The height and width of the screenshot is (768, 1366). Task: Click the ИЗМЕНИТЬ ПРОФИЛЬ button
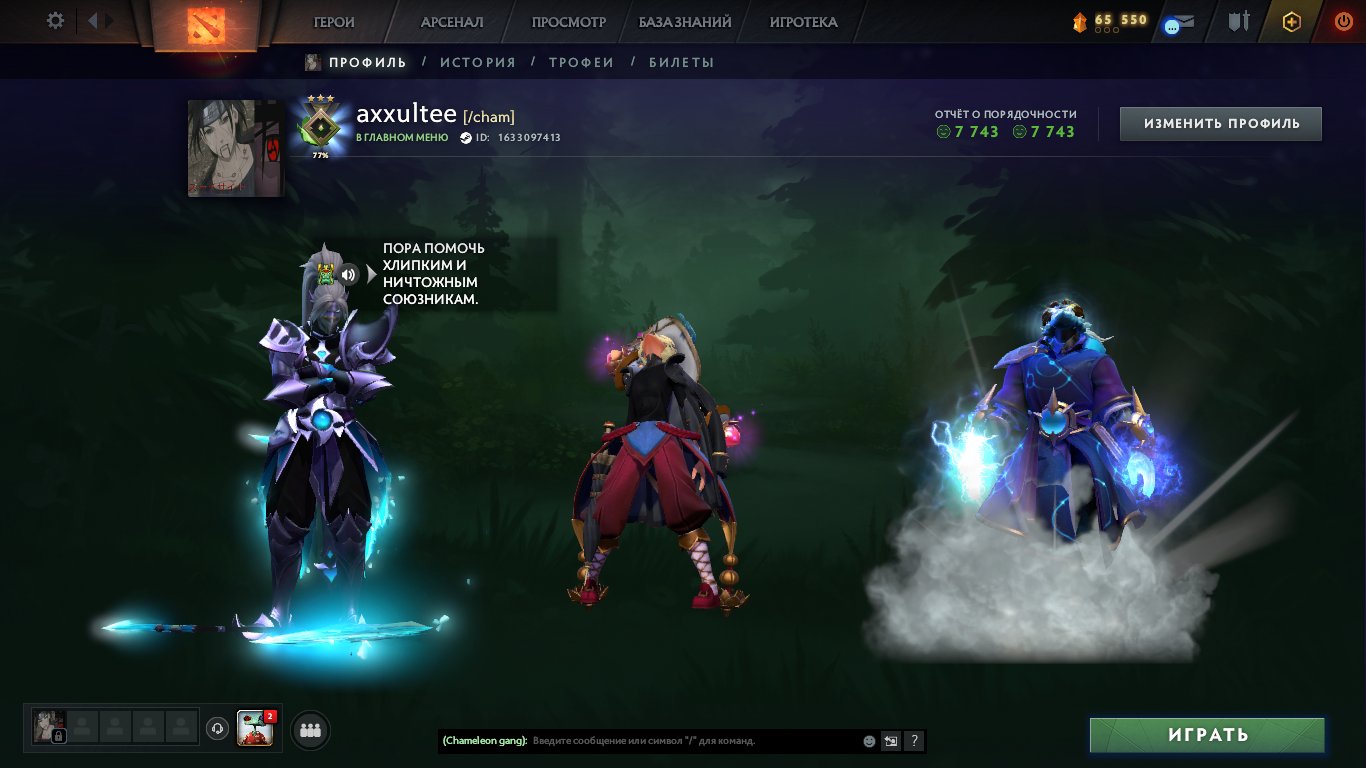[x=1219, y=123]
